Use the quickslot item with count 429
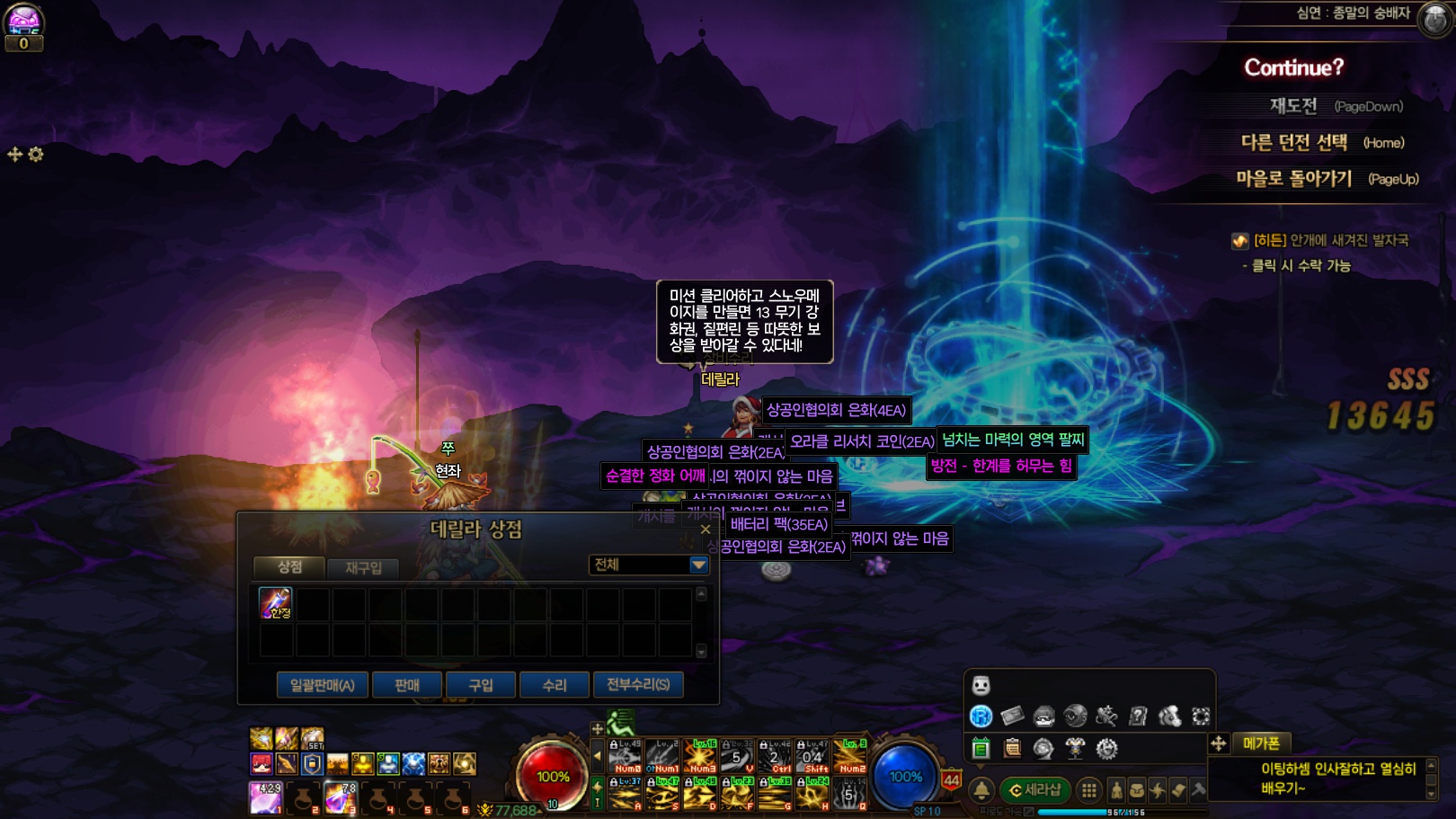 point(266,797)
